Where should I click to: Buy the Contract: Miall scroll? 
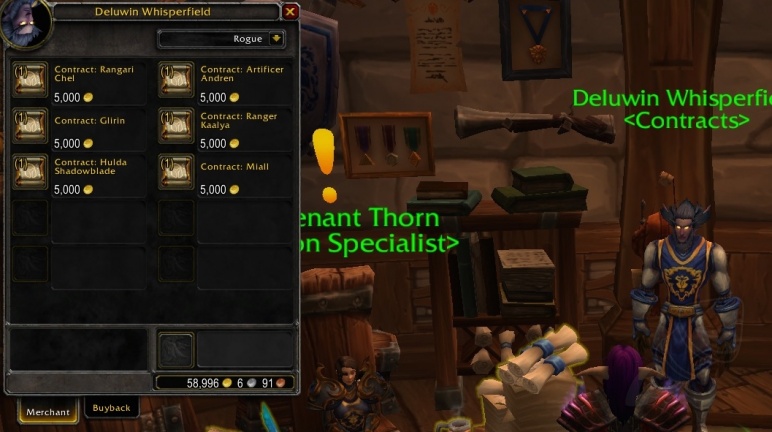pyautogui.click(x=176, y=171)
